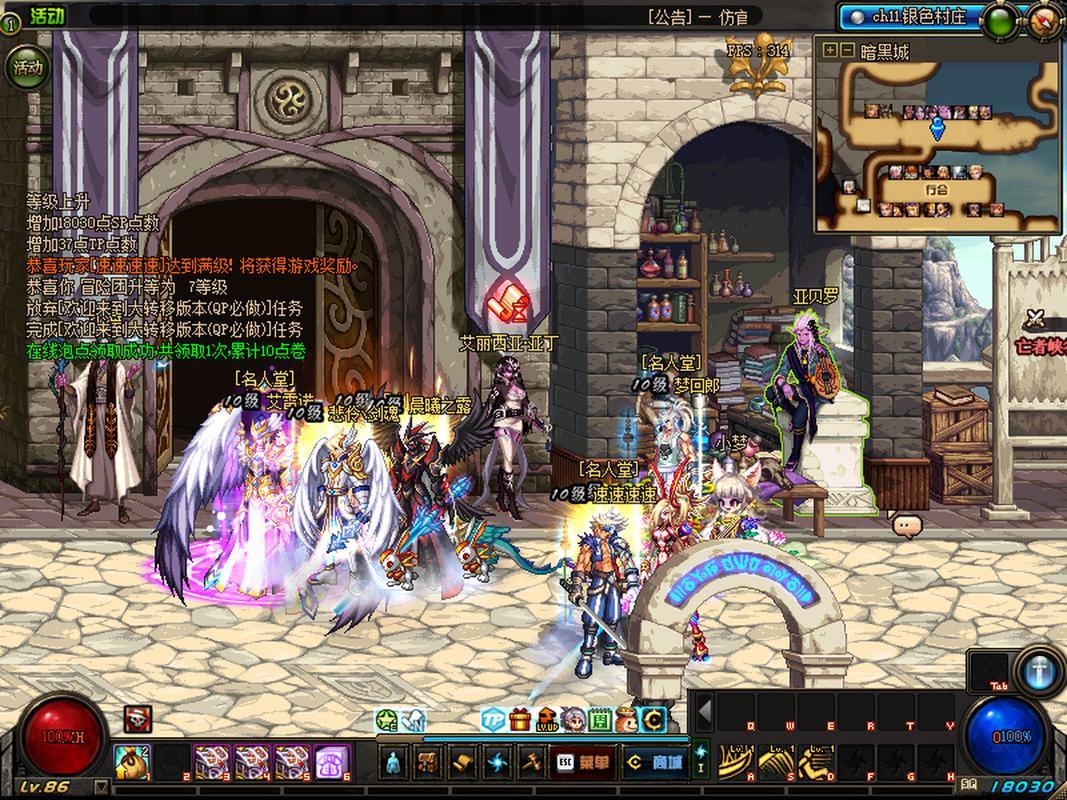This screenshot has width=1067, height=800.
Task: Open the compass world map button
Action: pyautogui.click(x=1045, y=21)
